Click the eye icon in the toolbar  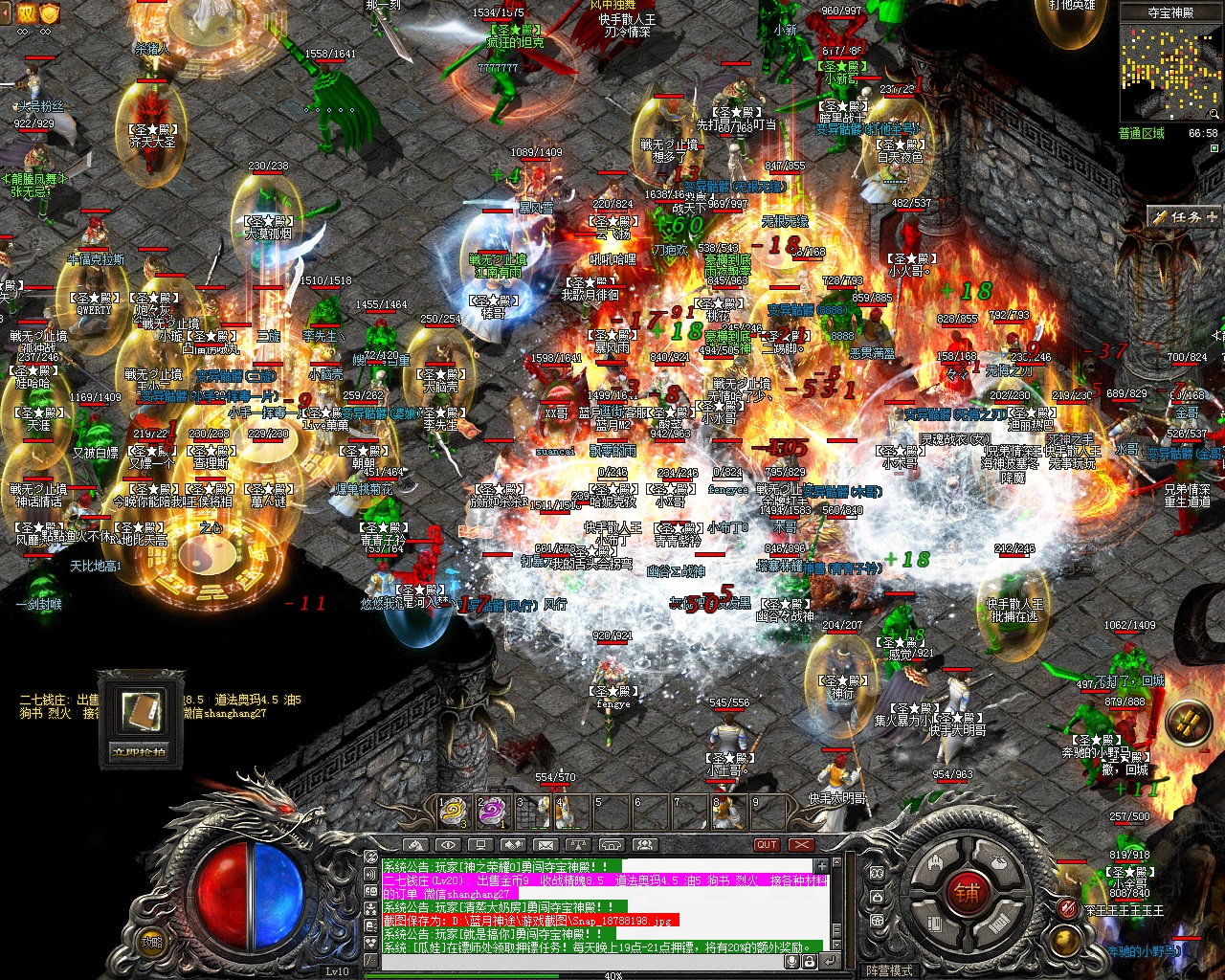click(447, 845)
